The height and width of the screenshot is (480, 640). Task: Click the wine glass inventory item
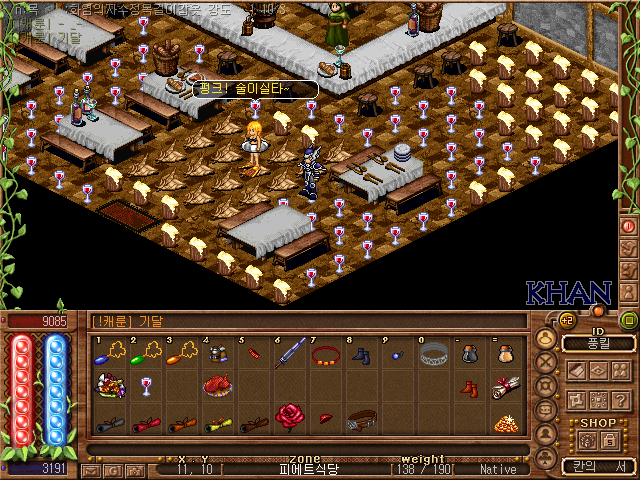[x=147, y=386]
